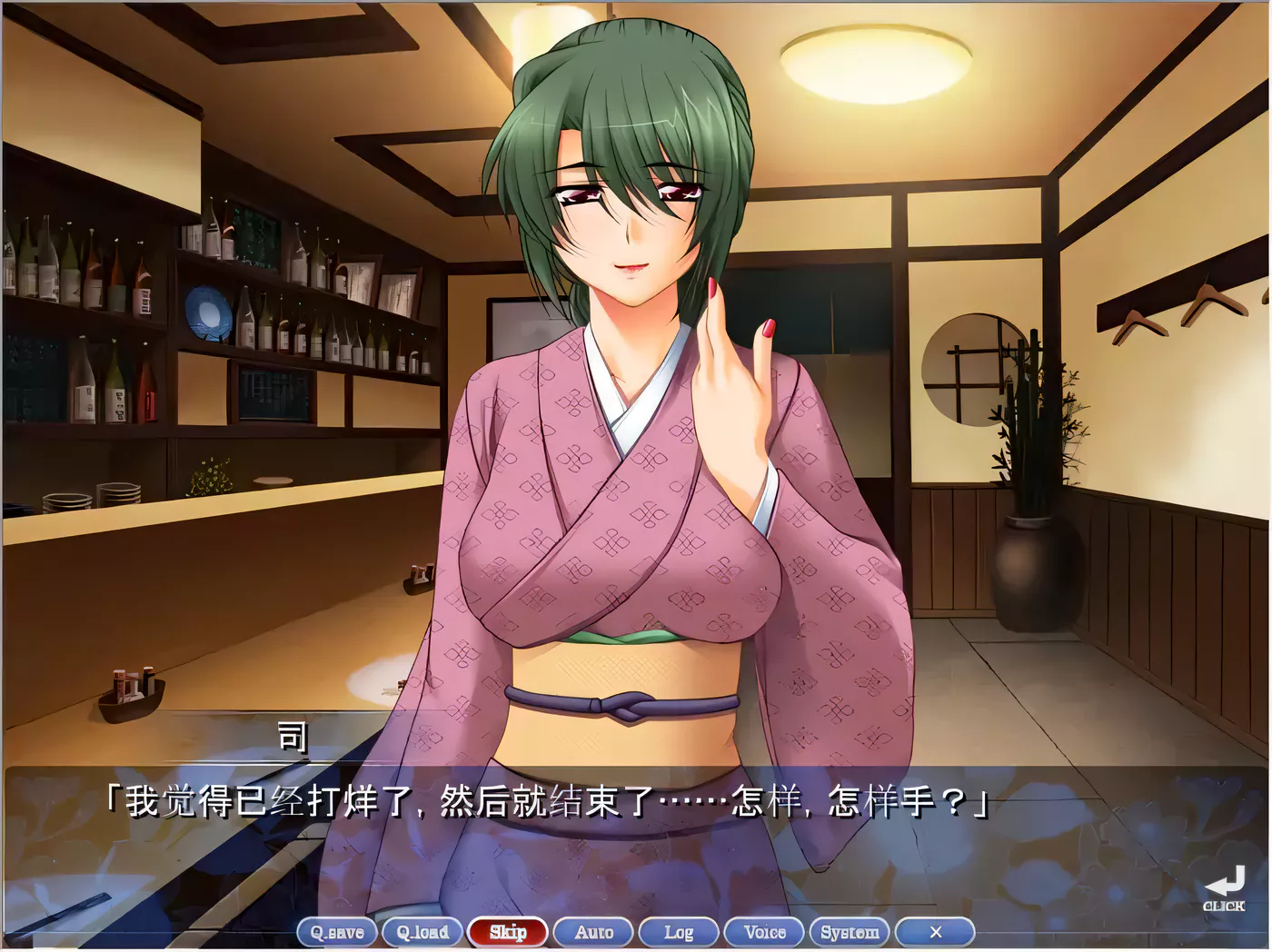Disable the currently active Skip mode
The height and width of the screenshot is (952, 1272).
[509, 932]
